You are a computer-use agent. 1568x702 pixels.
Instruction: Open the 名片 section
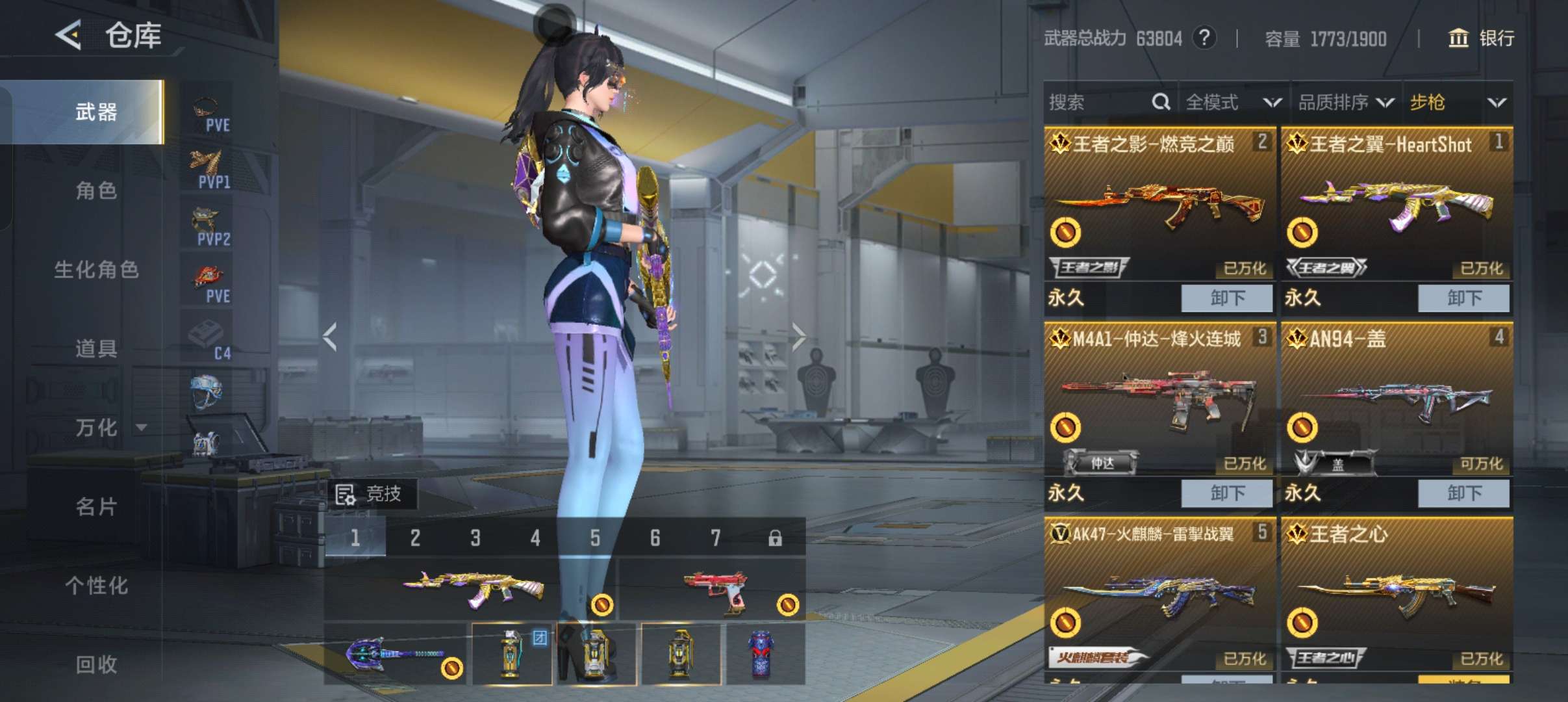[96, 506]
